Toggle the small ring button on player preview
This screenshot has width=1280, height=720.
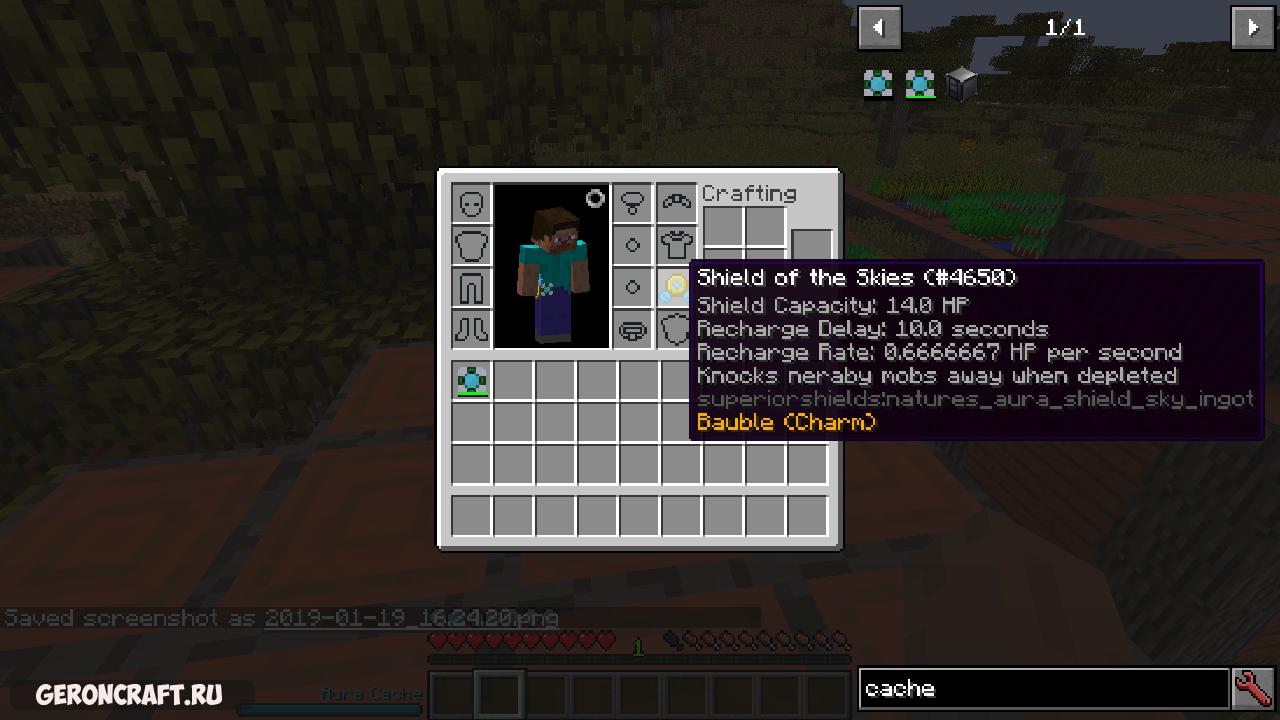[x=595, y=199]
